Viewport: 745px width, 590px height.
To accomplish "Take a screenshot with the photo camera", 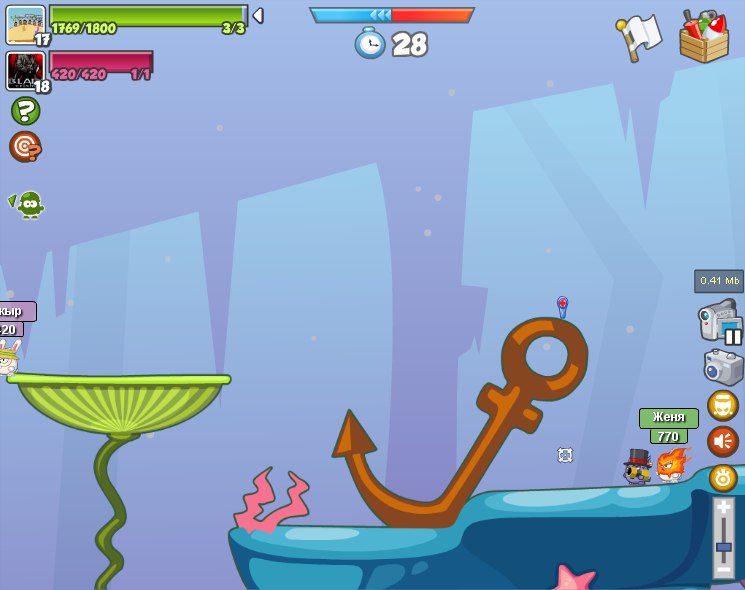I will pos(723,366).
